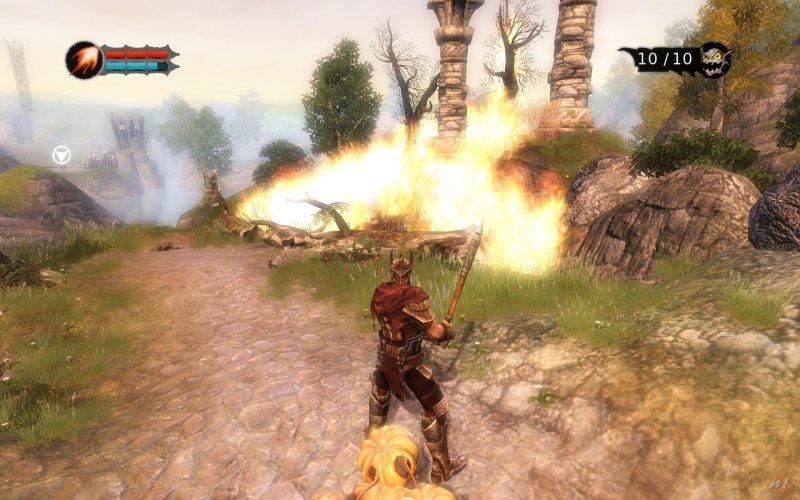800x500 pixels.
Task: Click the minion horde face icon
Action: coord(713,59)
